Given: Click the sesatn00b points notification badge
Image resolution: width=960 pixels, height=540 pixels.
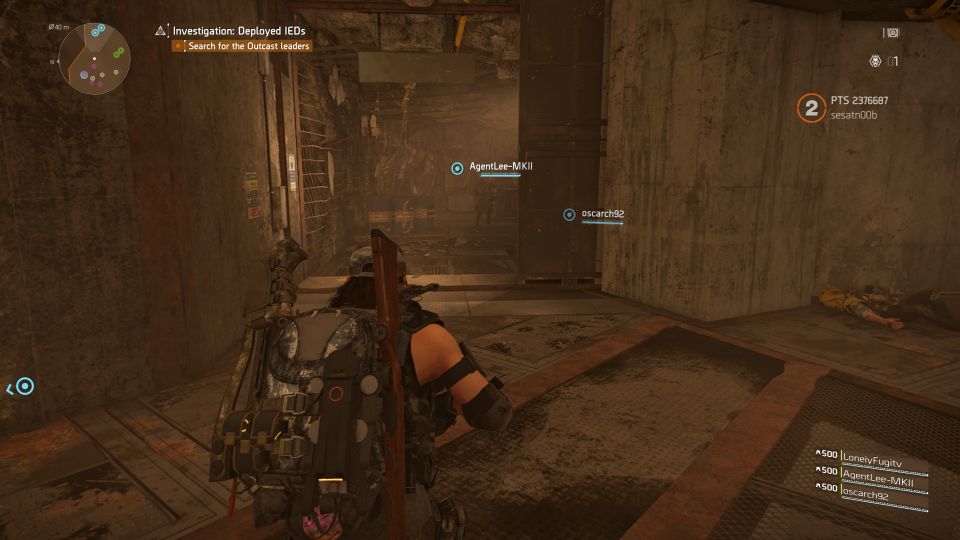Looking at the screenshot, I should click(x=810, y=107).
